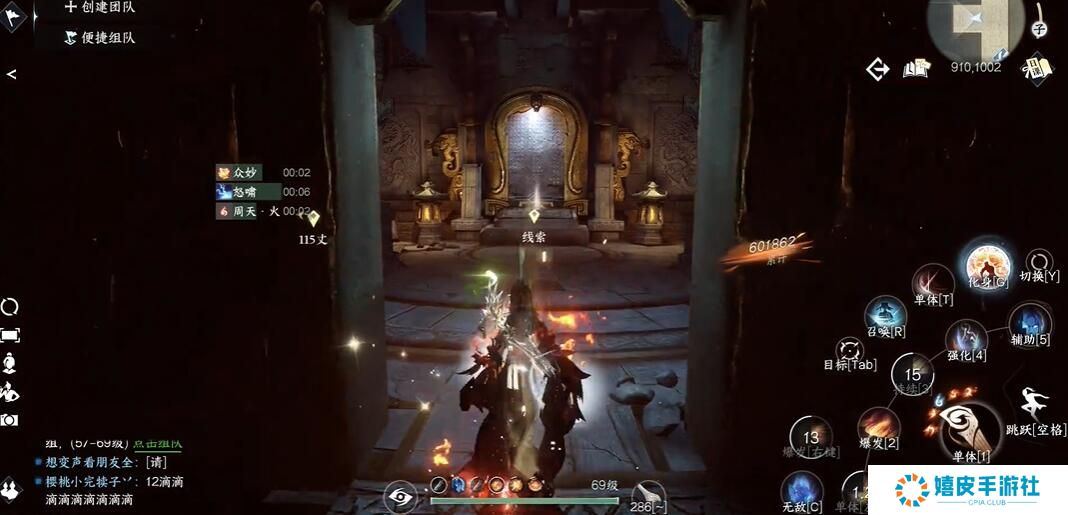1068x515 pixels.
Task: Open the daily schedule calendar icon
Action: coord(1036,68)
